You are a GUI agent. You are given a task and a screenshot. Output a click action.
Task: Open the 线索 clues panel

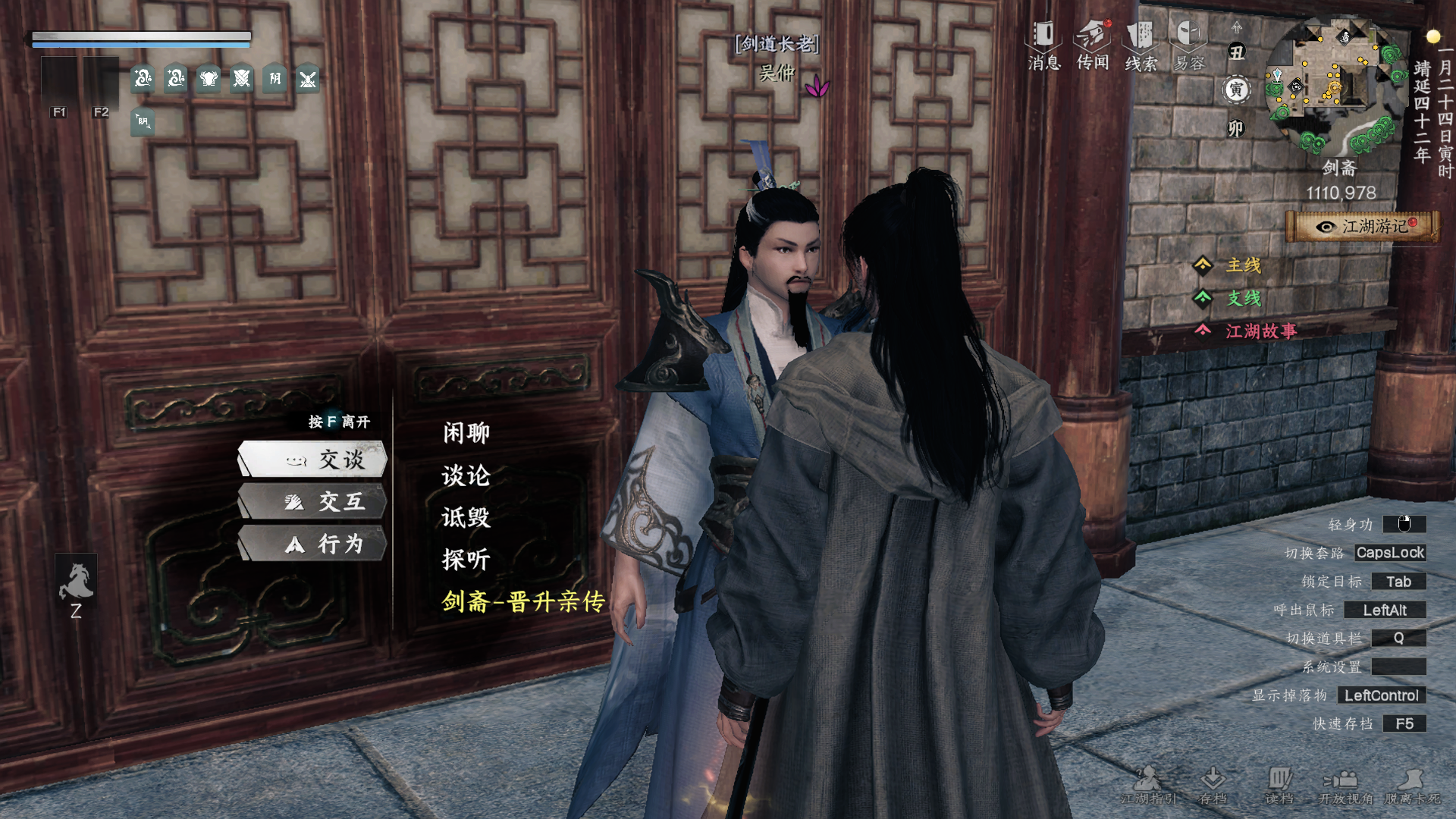[x=1141, y=45]
